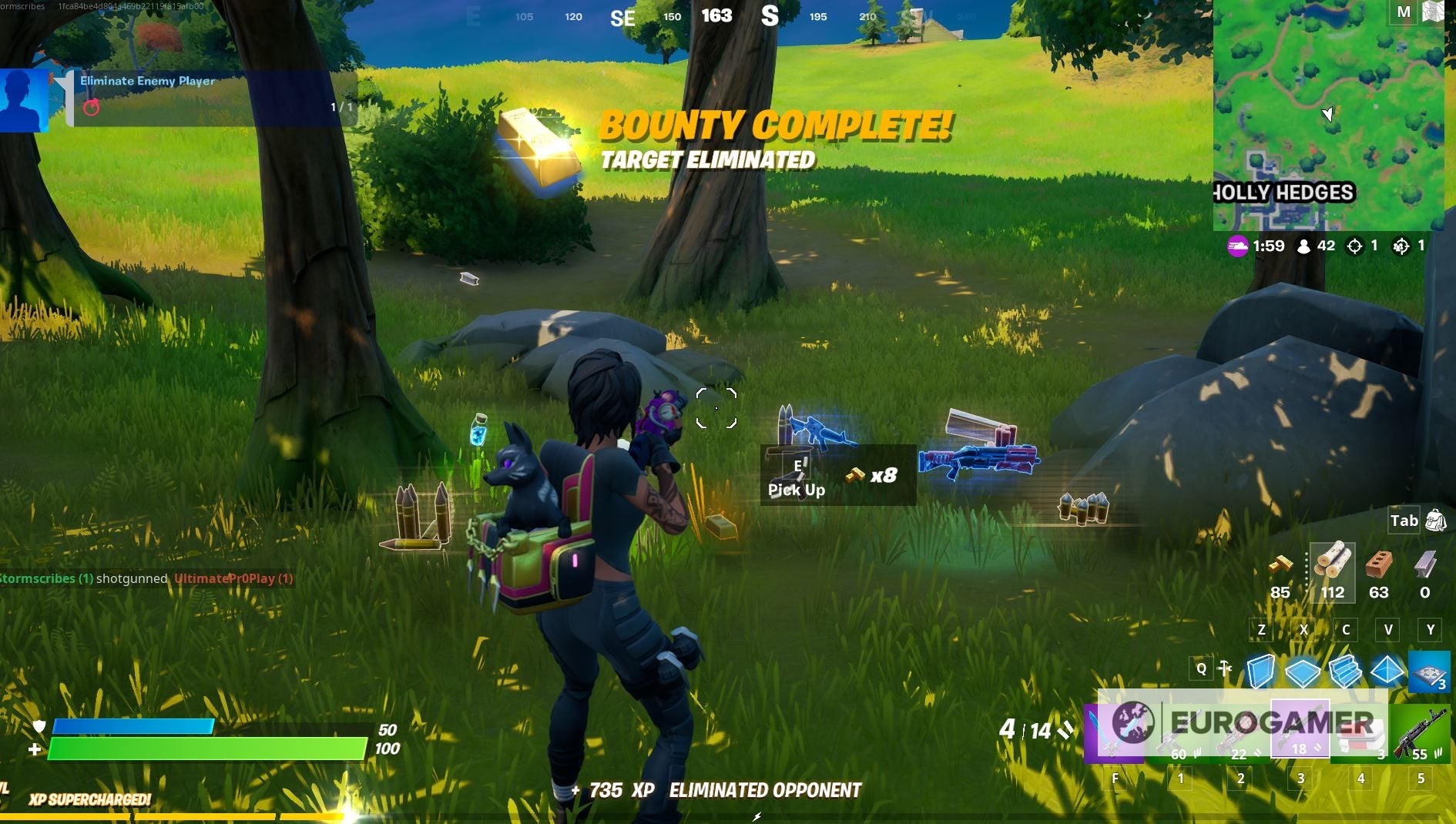The width and height of the screenshot is (1456, 824).
Task: Select the trap slot showing 3 traps
Action: tap(1431, 672)
